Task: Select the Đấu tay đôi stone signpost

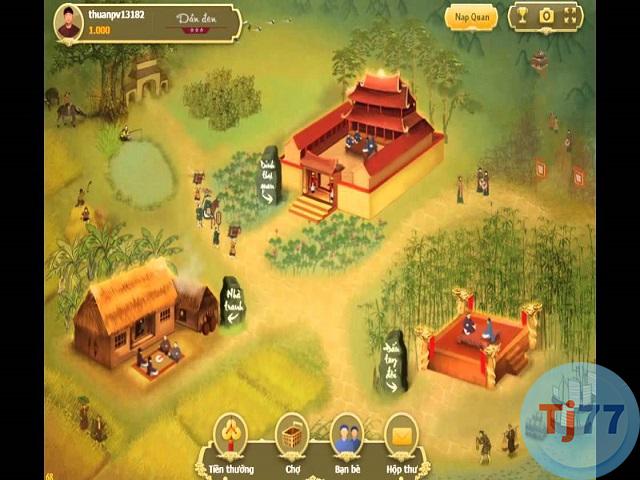Action: click(392, 359)
